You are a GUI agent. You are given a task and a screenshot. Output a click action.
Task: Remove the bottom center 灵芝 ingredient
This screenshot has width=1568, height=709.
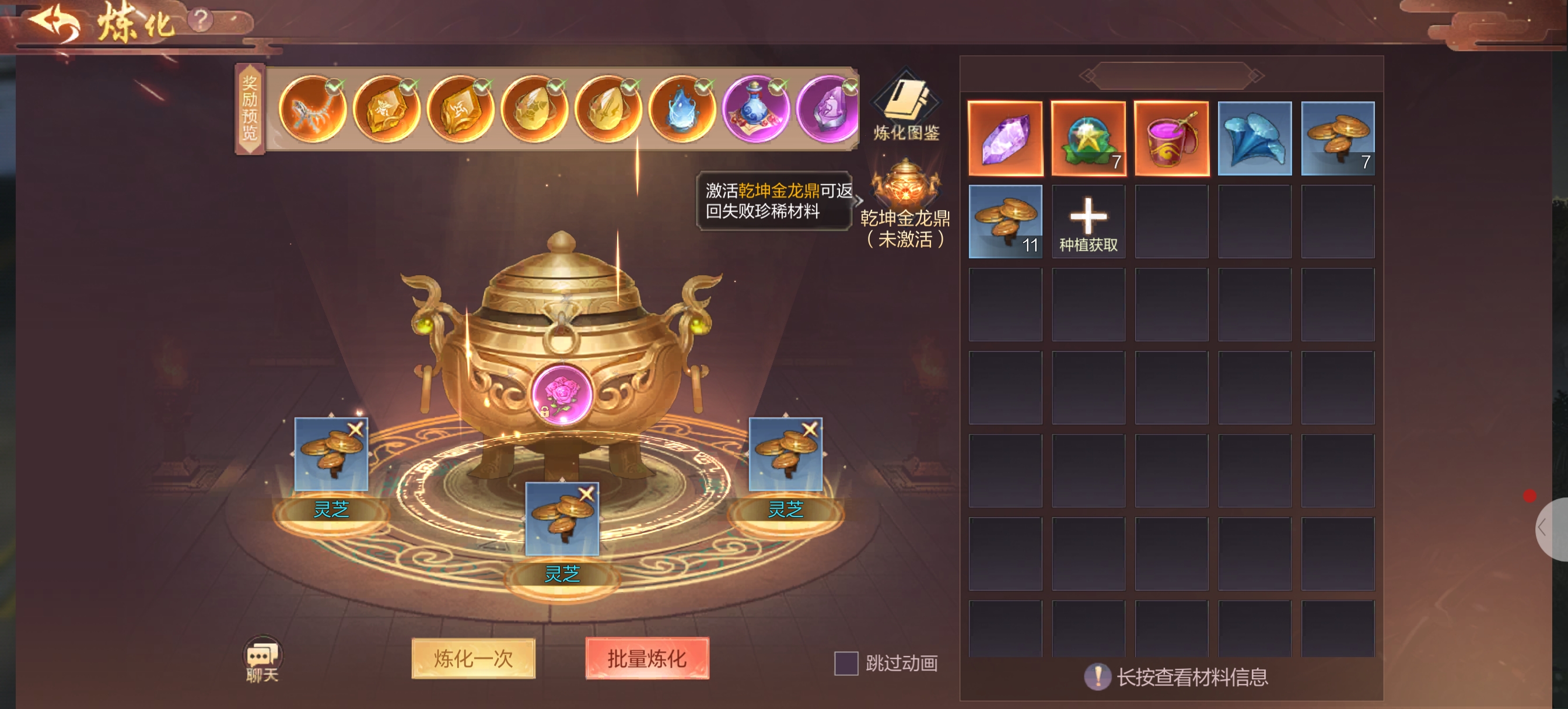click(x=586, y=494)
